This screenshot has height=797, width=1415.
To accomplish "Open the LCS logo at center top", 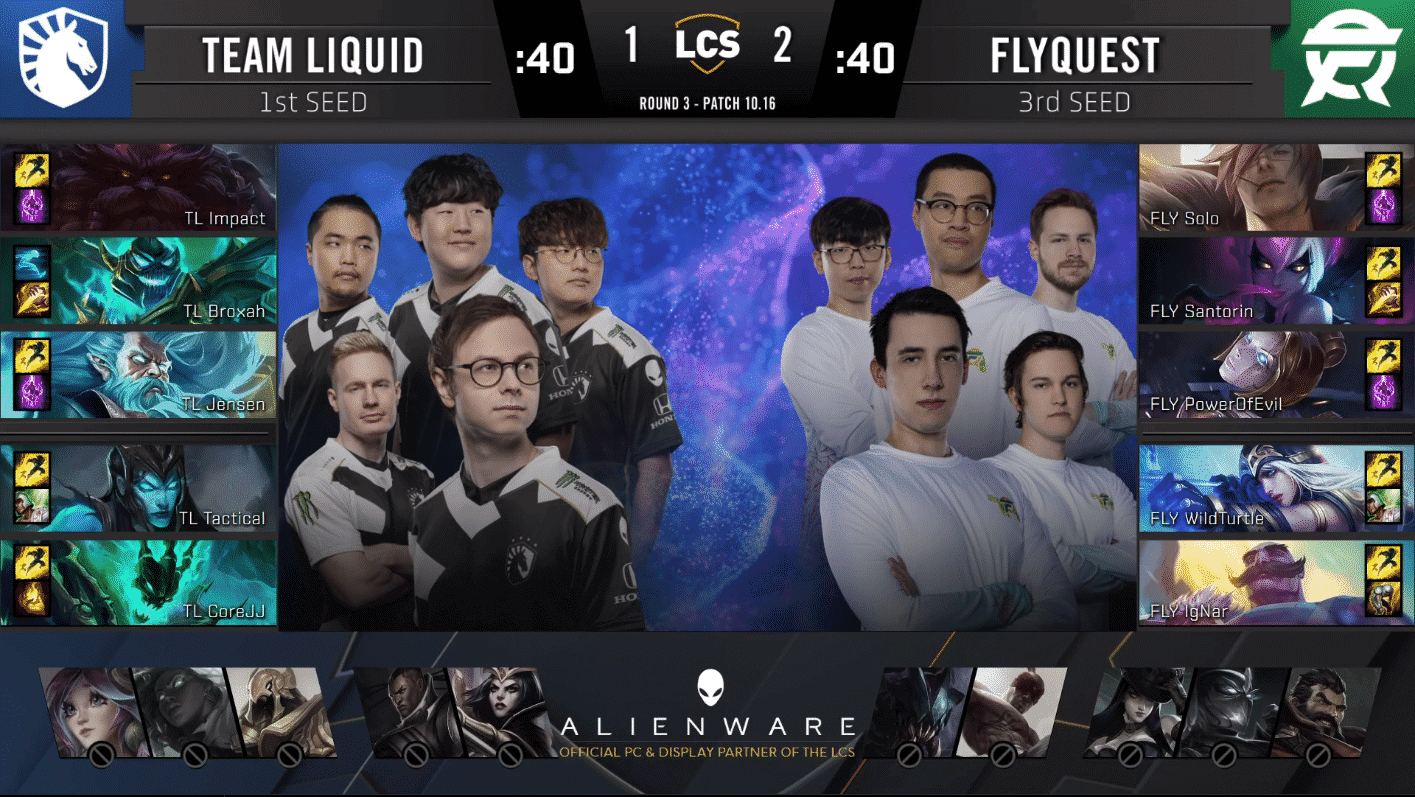I will pos(708,45).
